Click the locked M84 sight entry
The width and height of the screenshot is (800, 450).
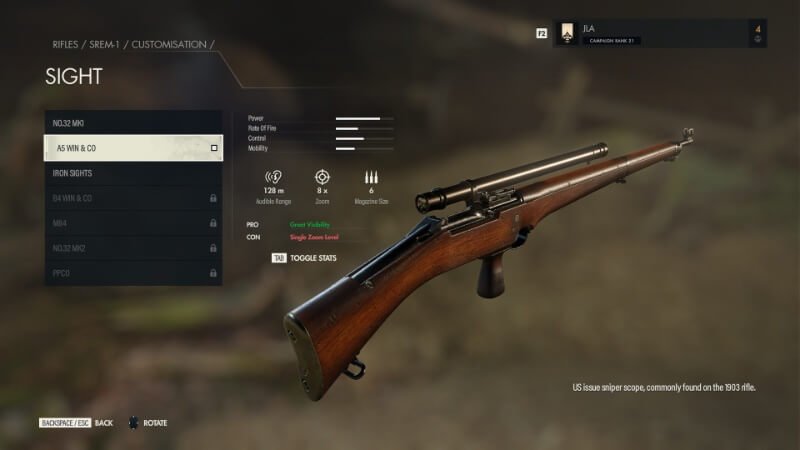pyautogui.click(x=132, y=223)
